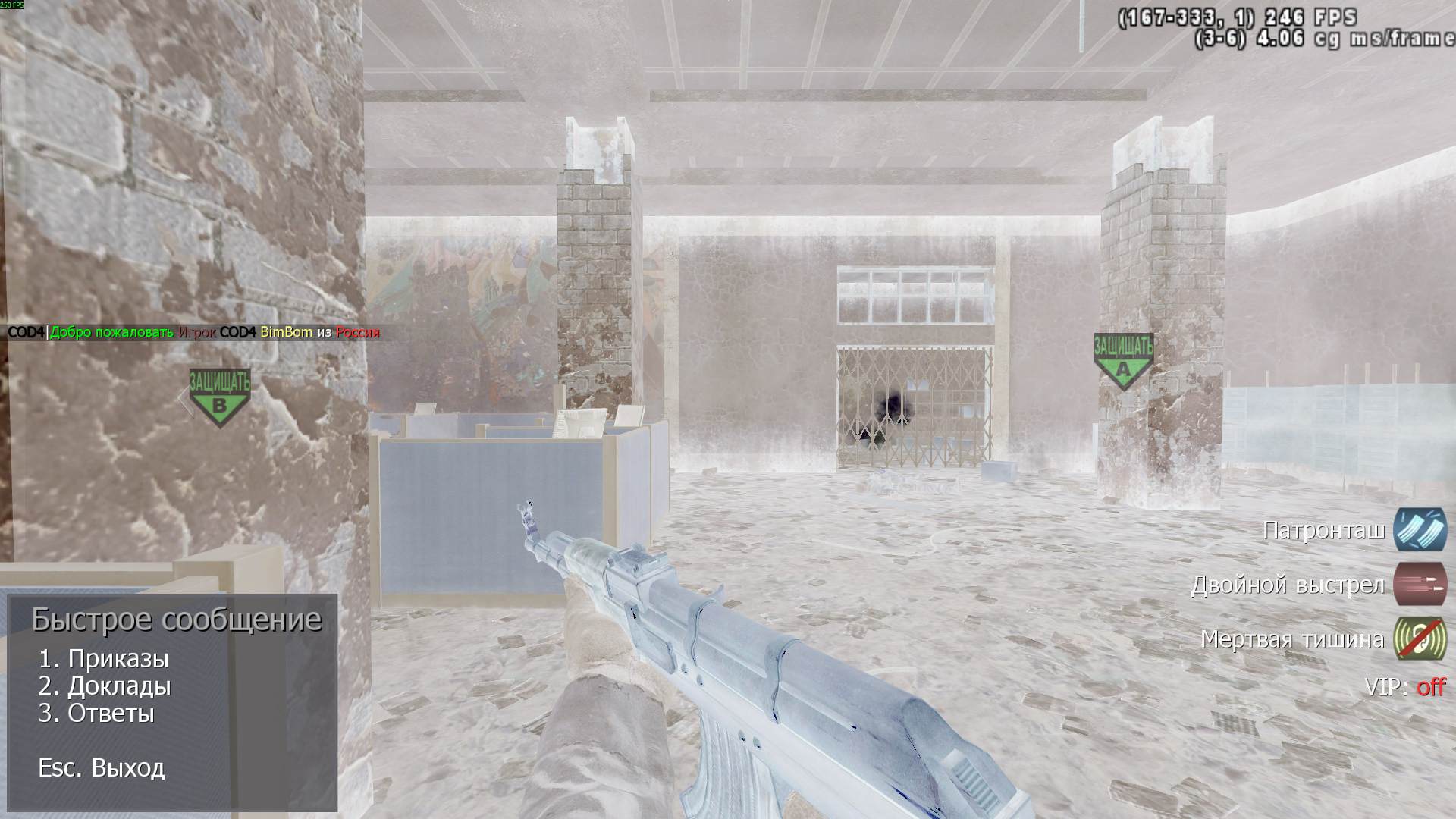
Task: Toggle the VIP off indicator
Action: [x=1431, y=687]
